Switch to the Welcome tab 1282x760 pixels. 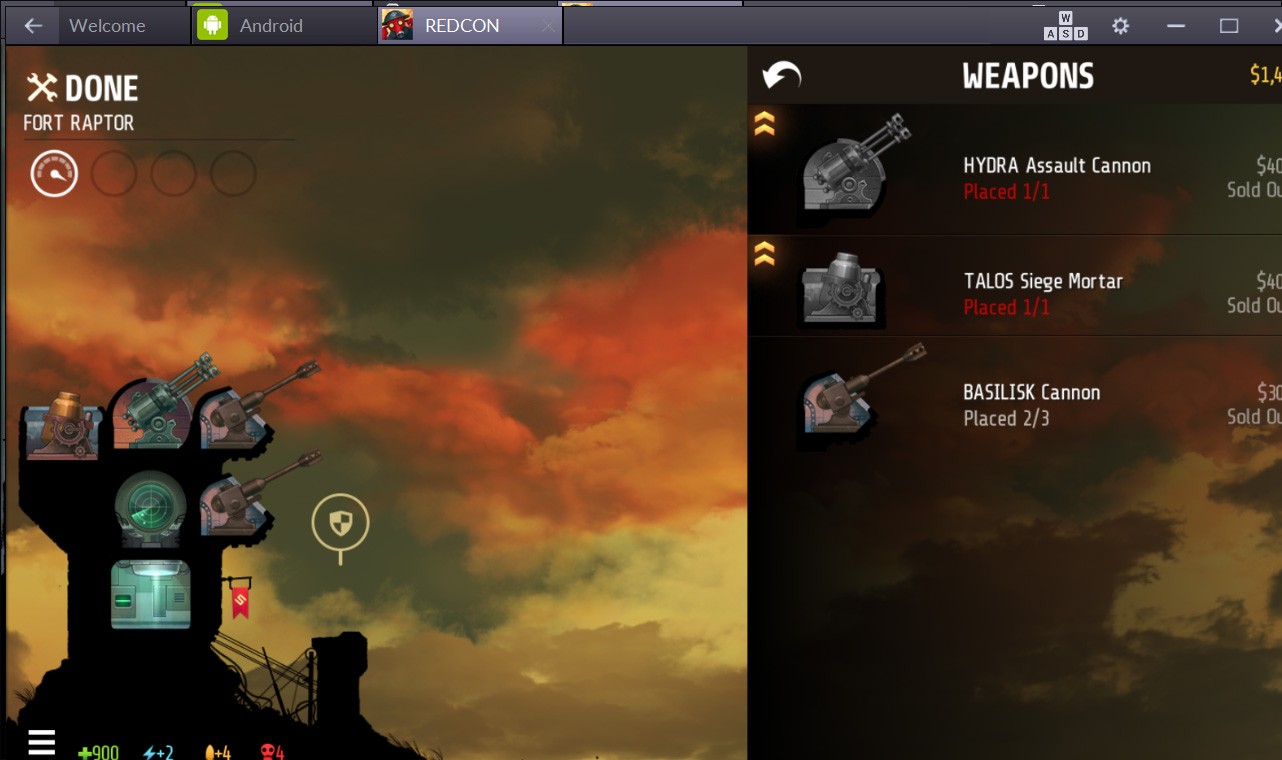(110, 25)
